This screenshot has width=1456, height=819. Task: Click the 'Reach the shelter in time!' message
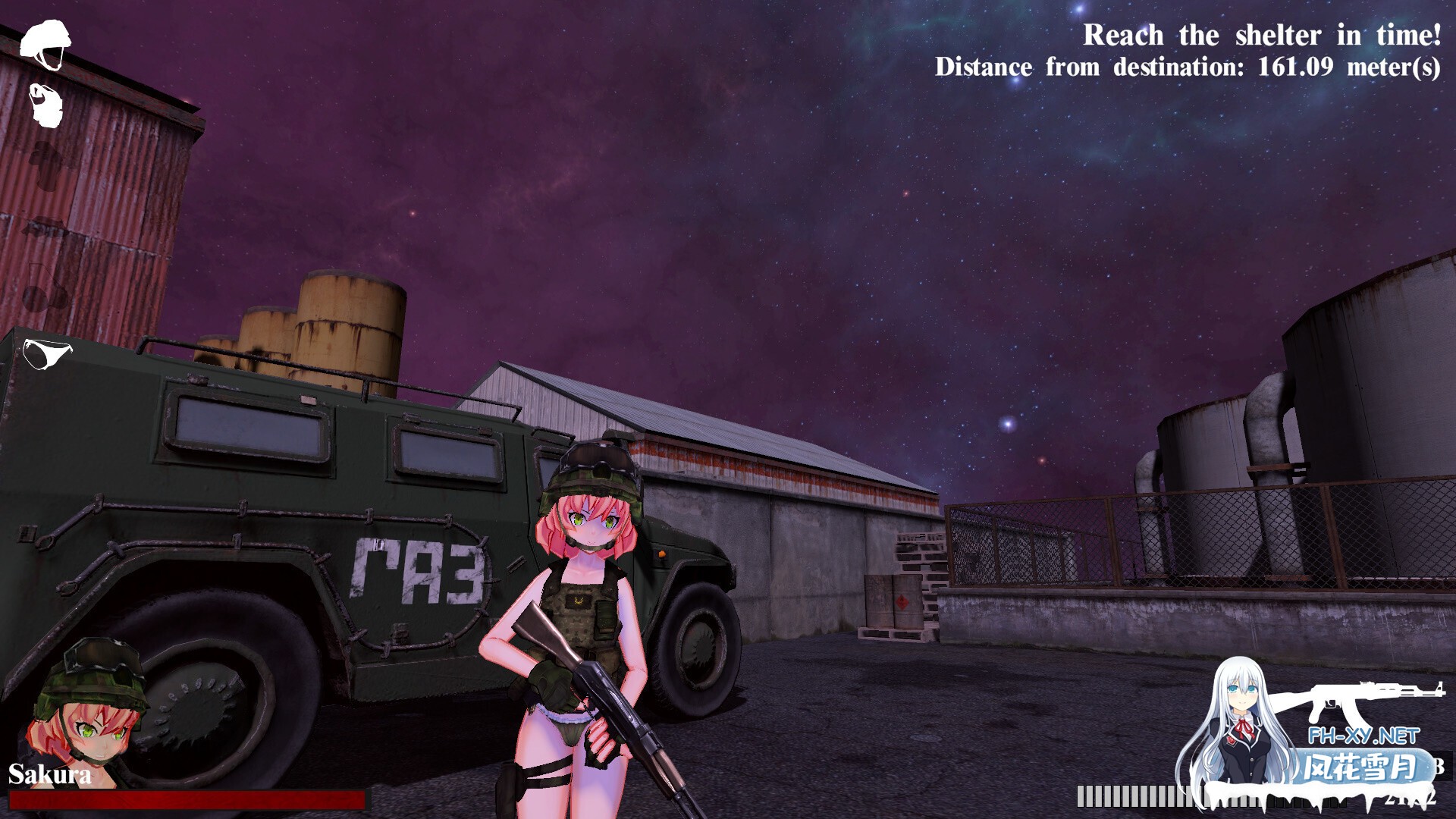pyautogui.click(x=1263, y=34)
